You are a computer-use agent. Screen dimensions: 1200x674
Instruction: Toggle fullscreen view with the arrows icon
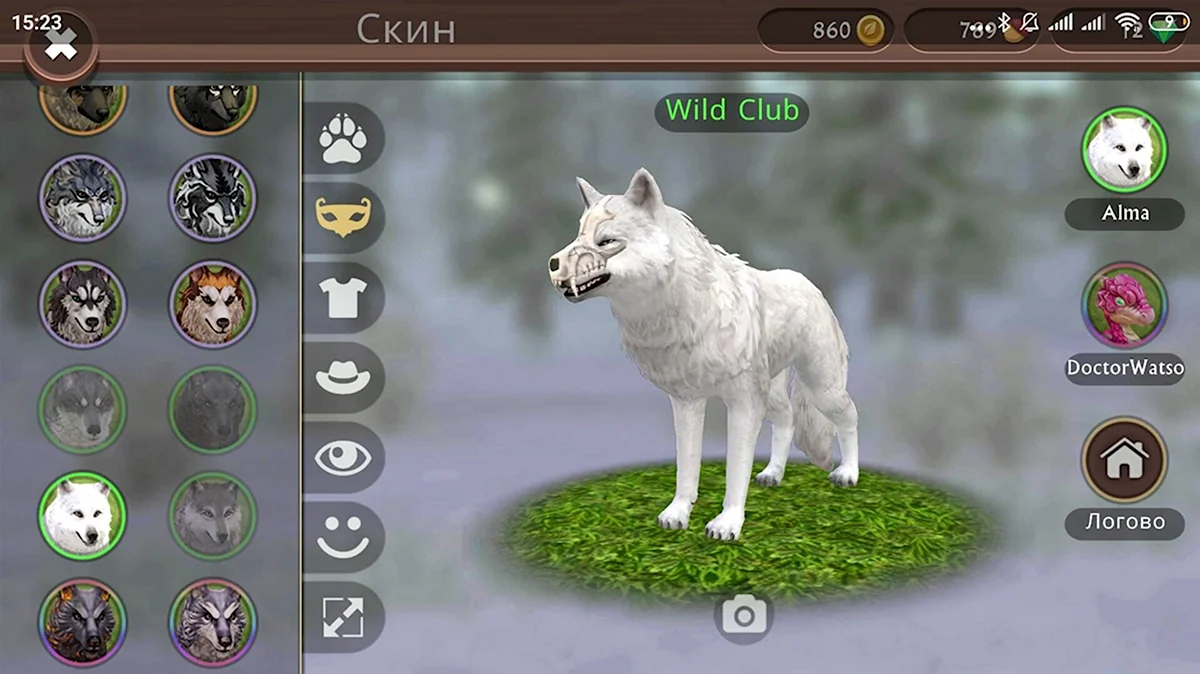pos(343,617)
